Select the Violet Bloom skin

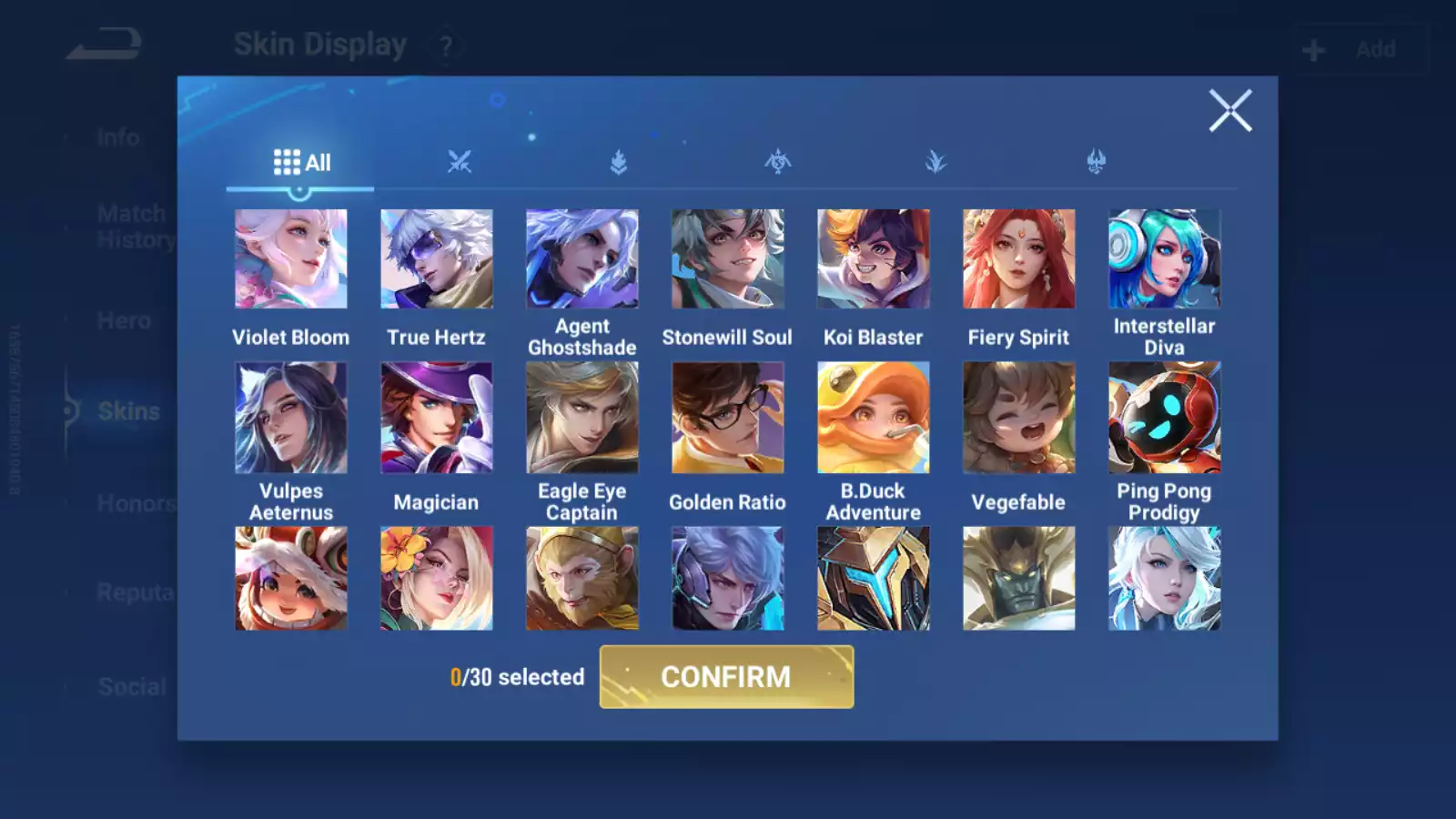click(291, 258)
